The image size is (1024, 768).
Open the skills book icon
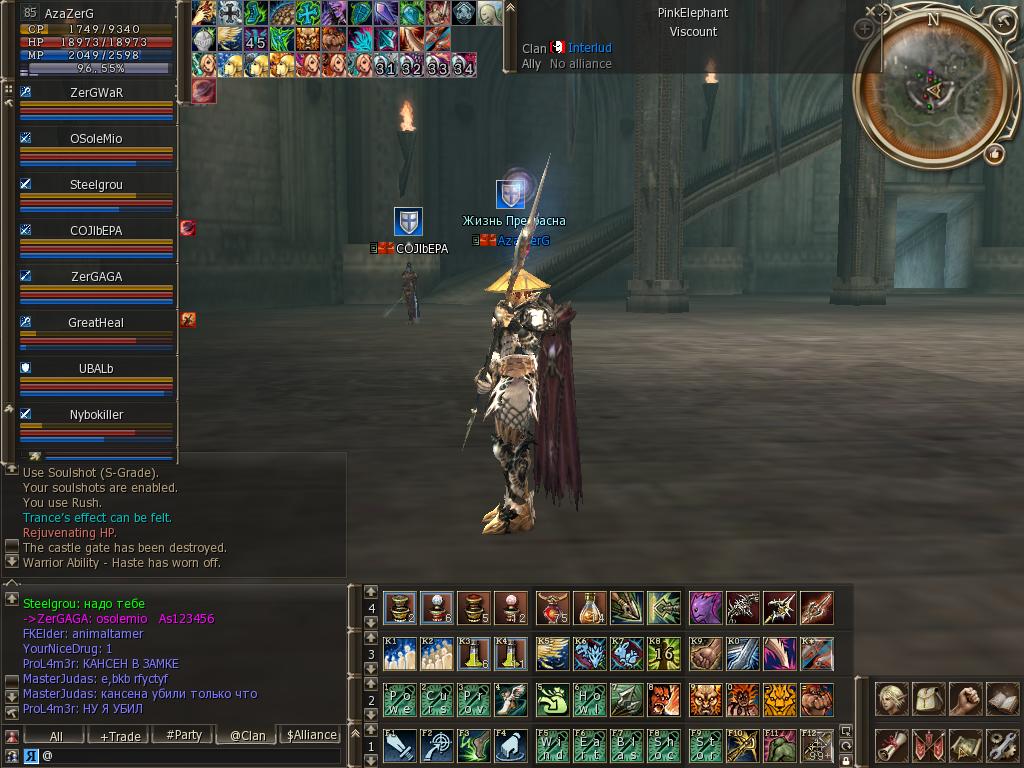[1001, 700]
